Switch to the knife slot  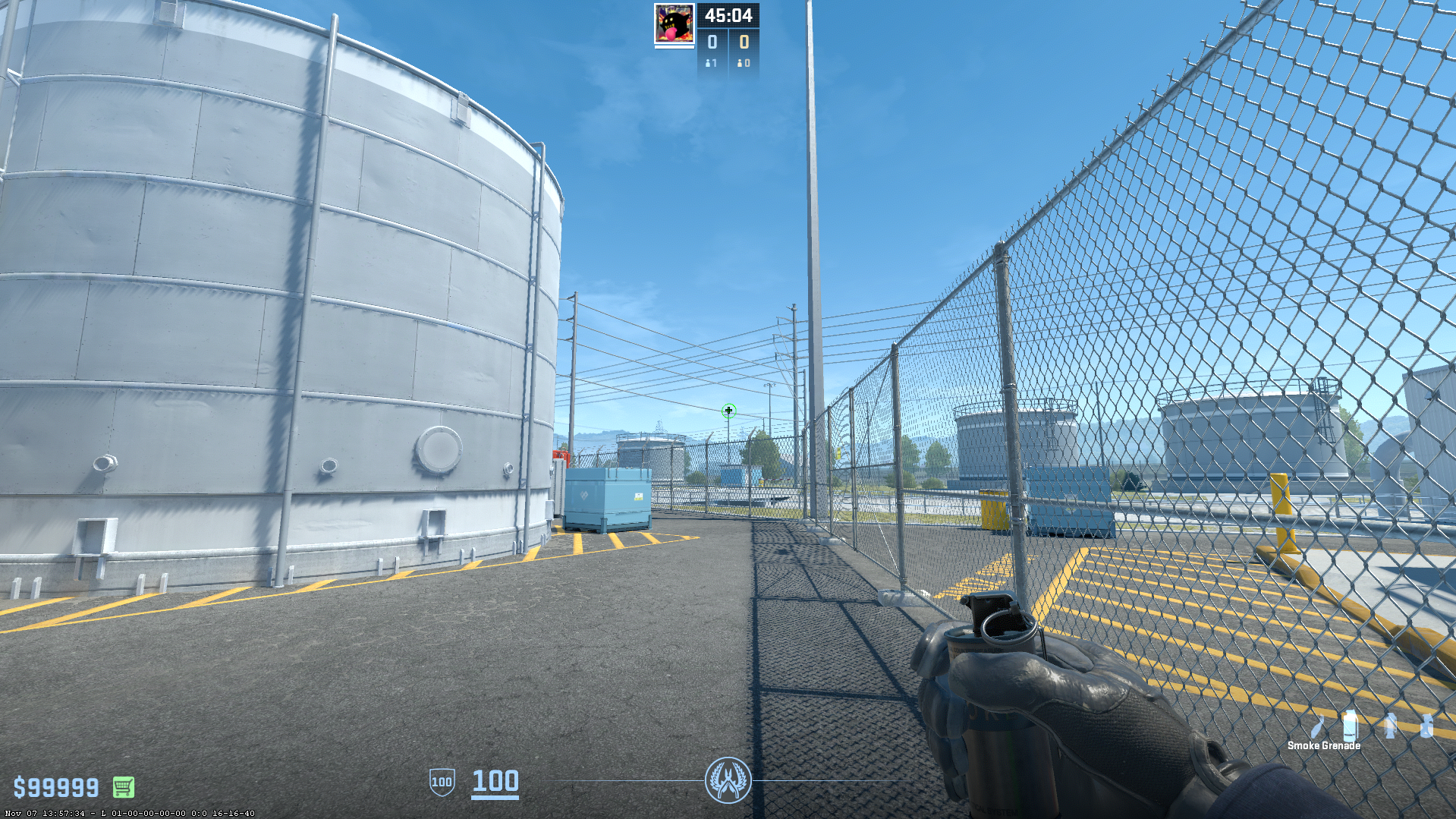[x=1319, y=726]
